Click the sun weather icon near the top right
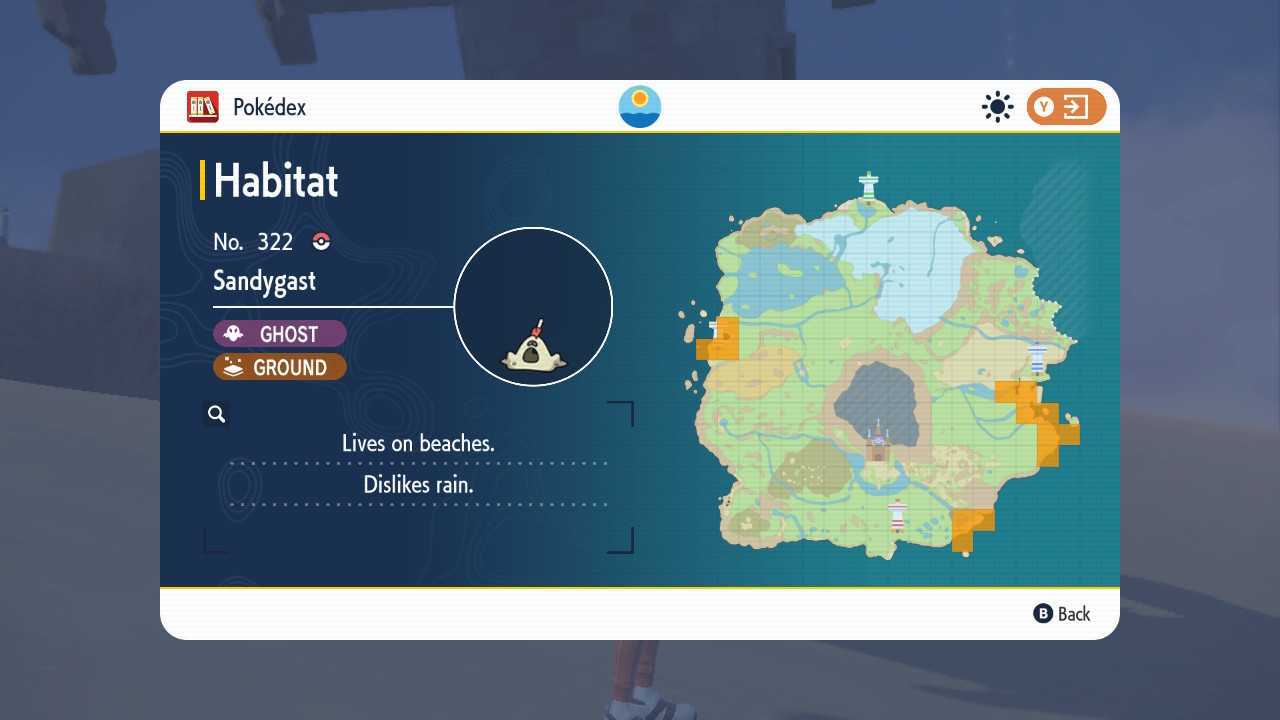Screen dimensions: 1280x720 (997, 106)
